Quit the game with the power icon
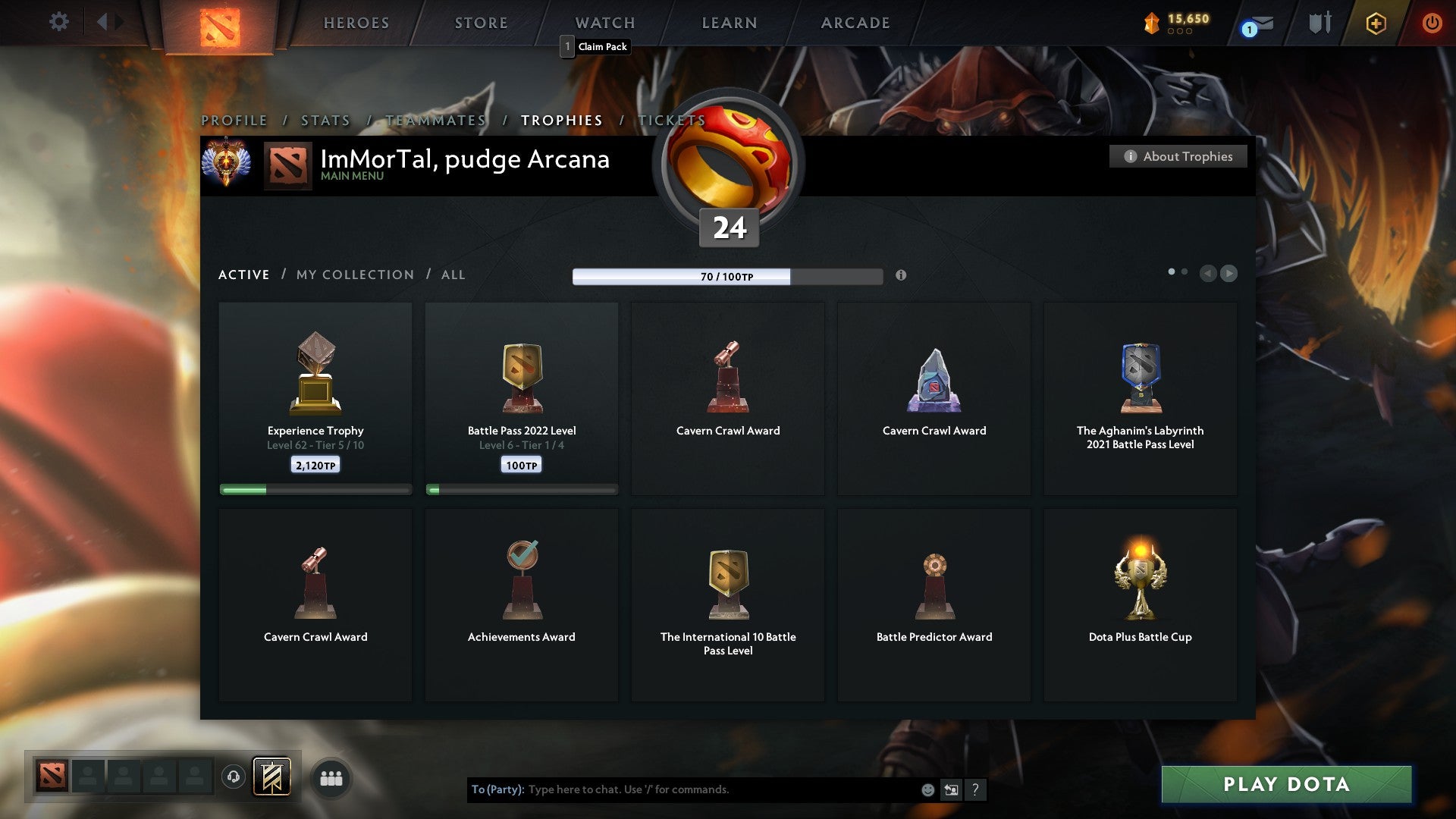1456x819 pixels. tap(1432, 23)
